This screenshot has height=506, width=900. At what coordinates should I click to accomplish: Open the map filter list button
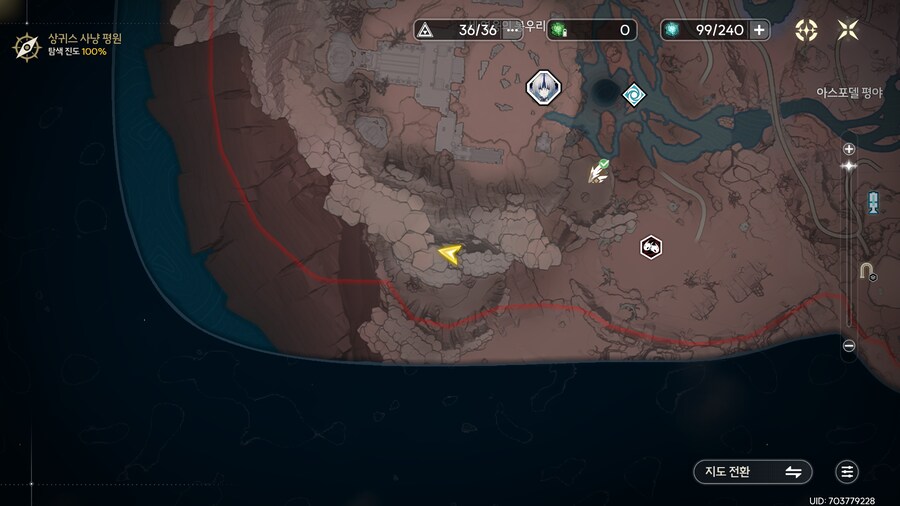coord(848,472)
